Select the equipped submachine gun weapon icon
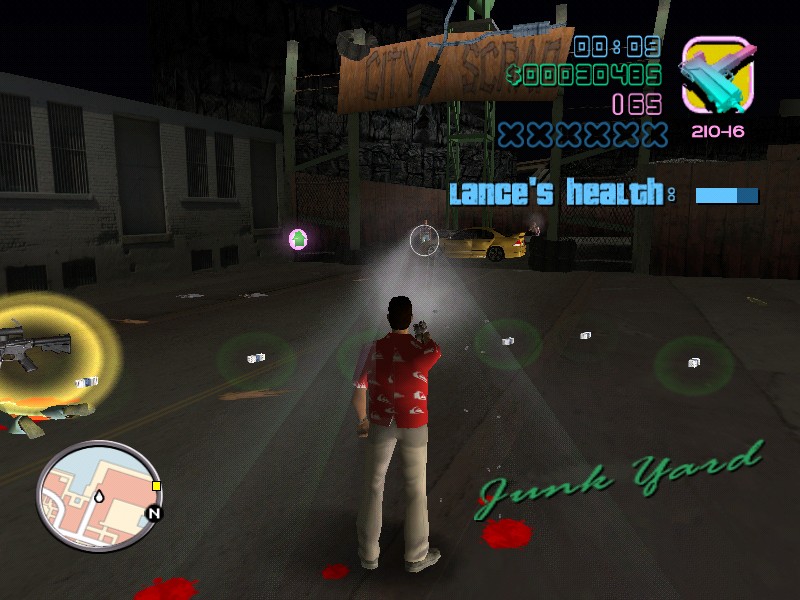Image resolution: width=800 pixels, height=600 pixels. 716,76
